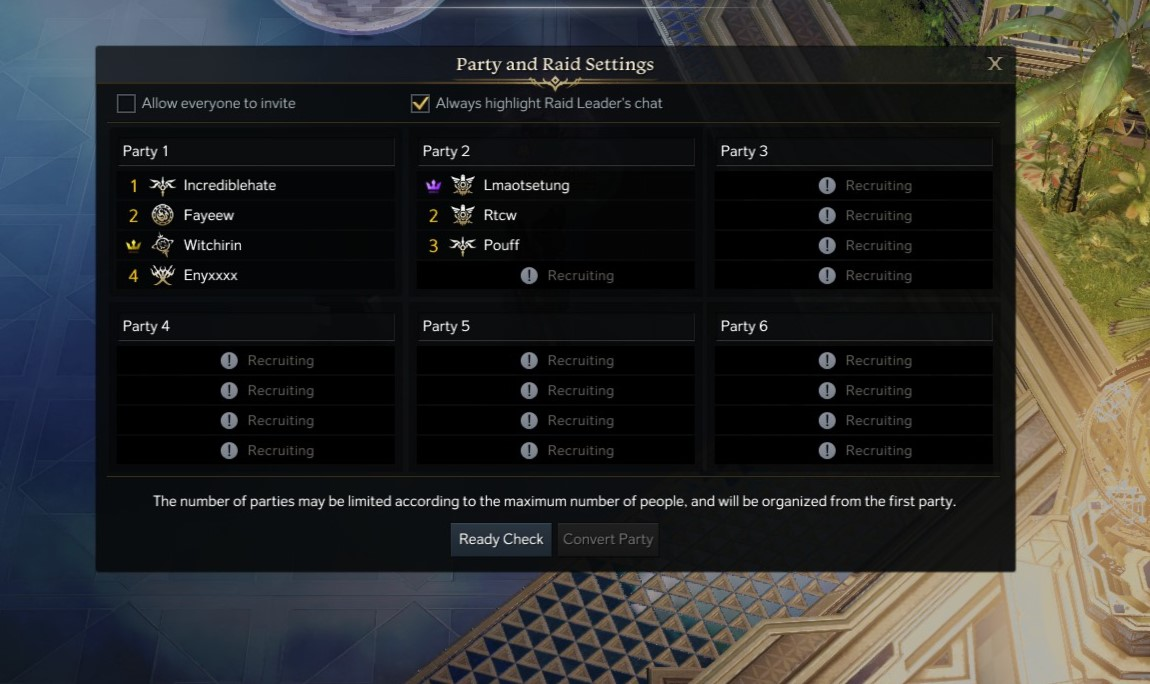This screenshot has height=684, width=1150.
Task: Tick the Allow everyone to invite checkbox
Action: tap(126, 104)
